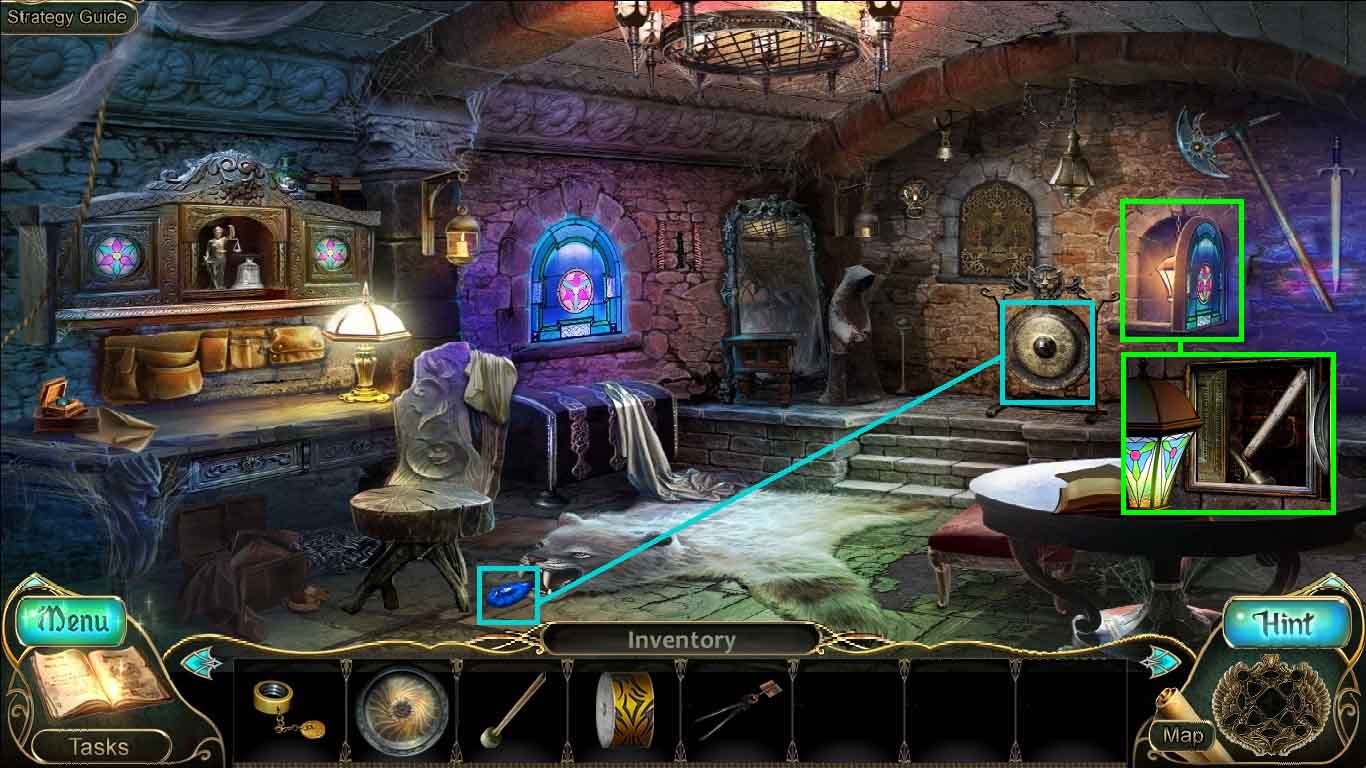Viewport: 1366px width, 768px height.
Task: Use the Hint button
Action: (1284, 623)
